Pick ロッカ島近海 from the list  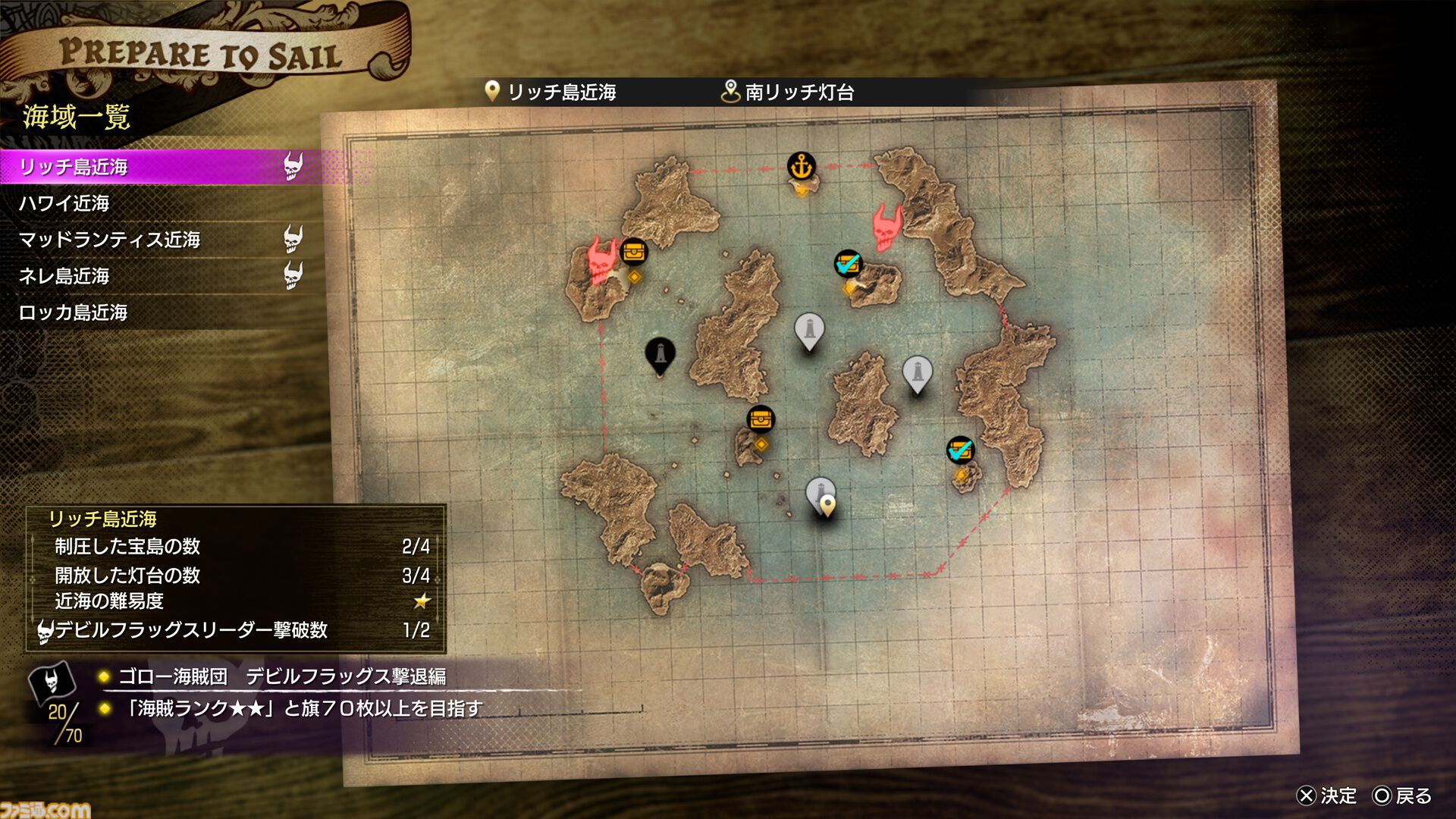point(74,312)
